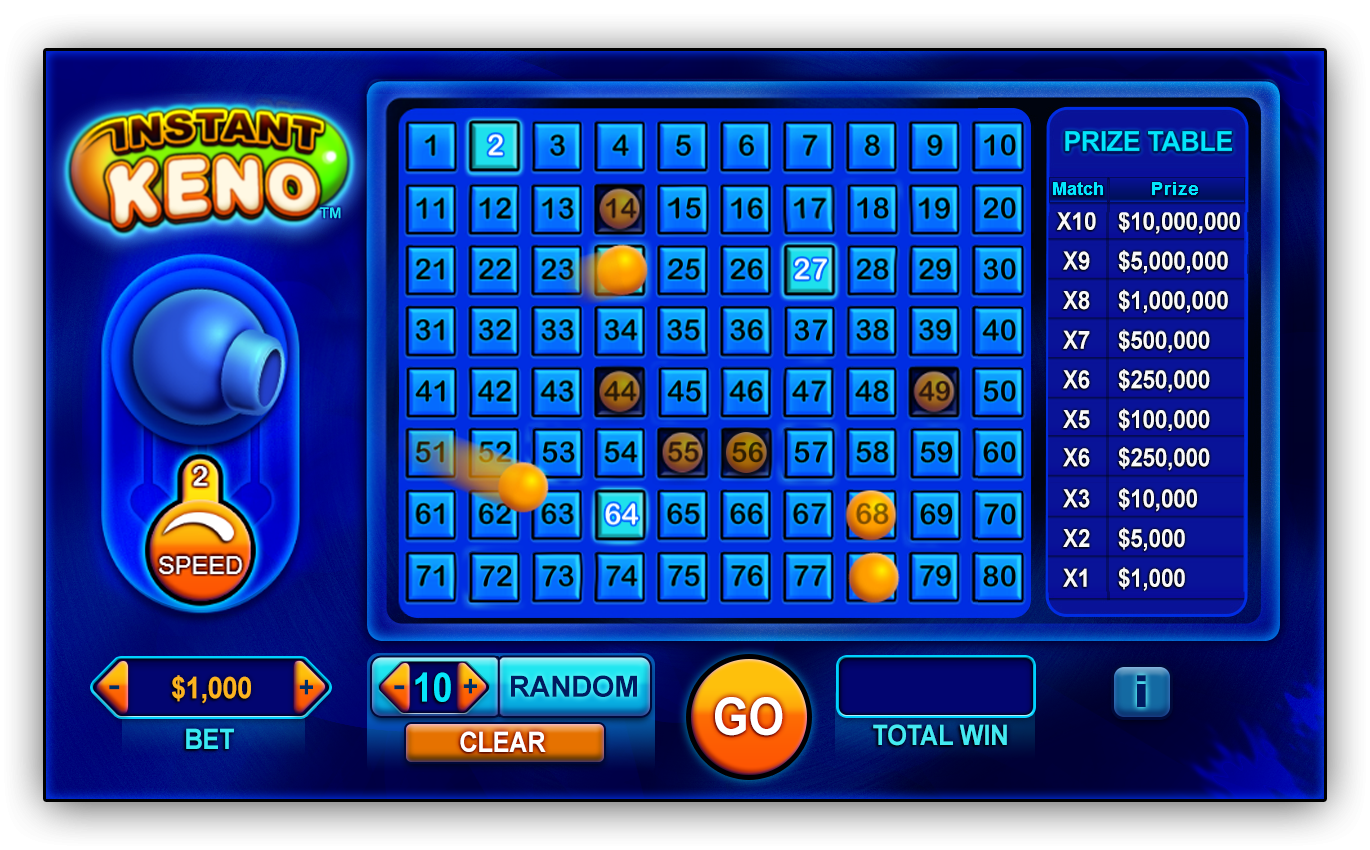
Task: Open the game info panel
Action: pos(1141,691)
